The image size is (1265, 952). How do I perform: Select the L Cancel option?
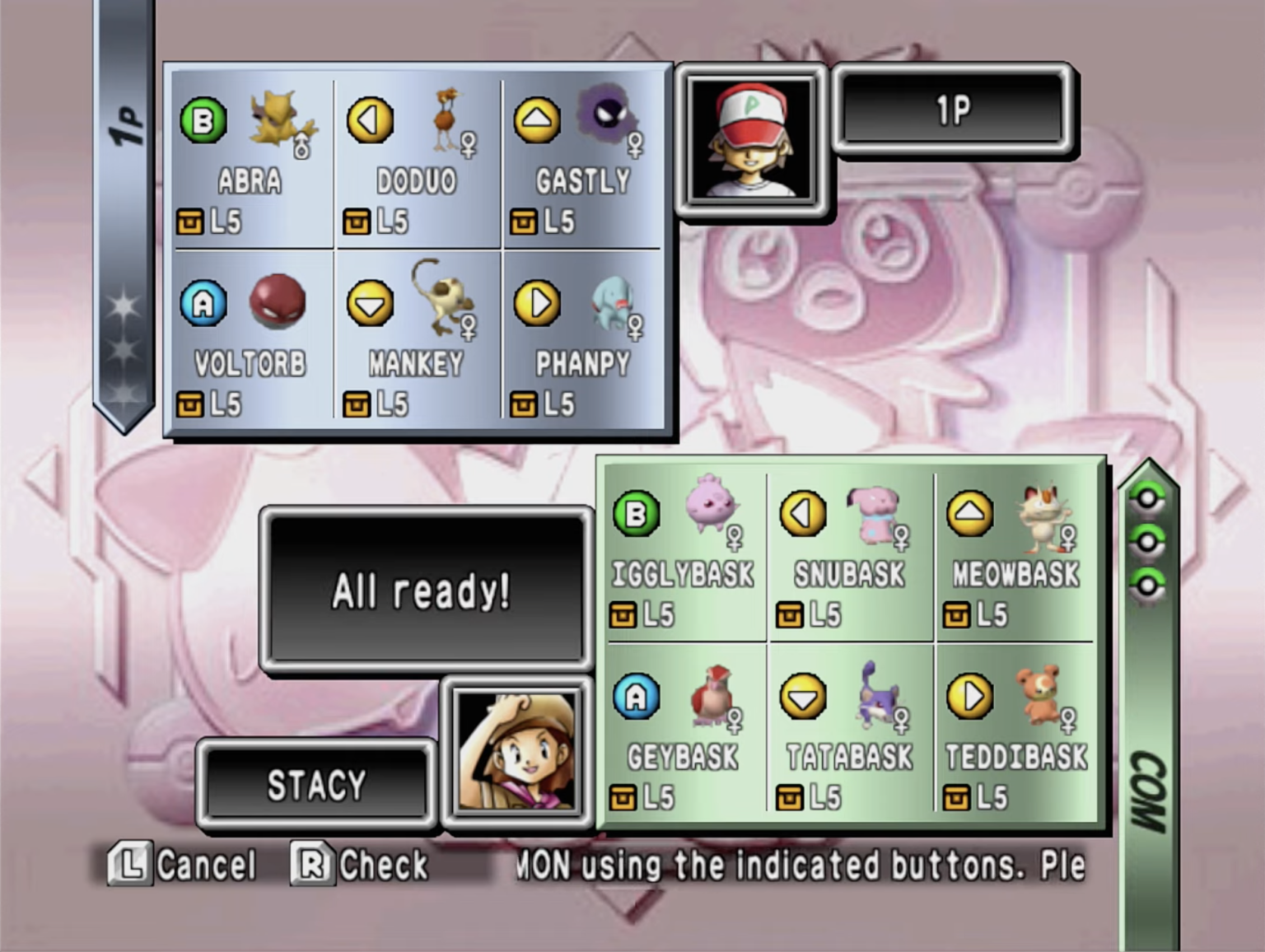click(x=183, y=865)
